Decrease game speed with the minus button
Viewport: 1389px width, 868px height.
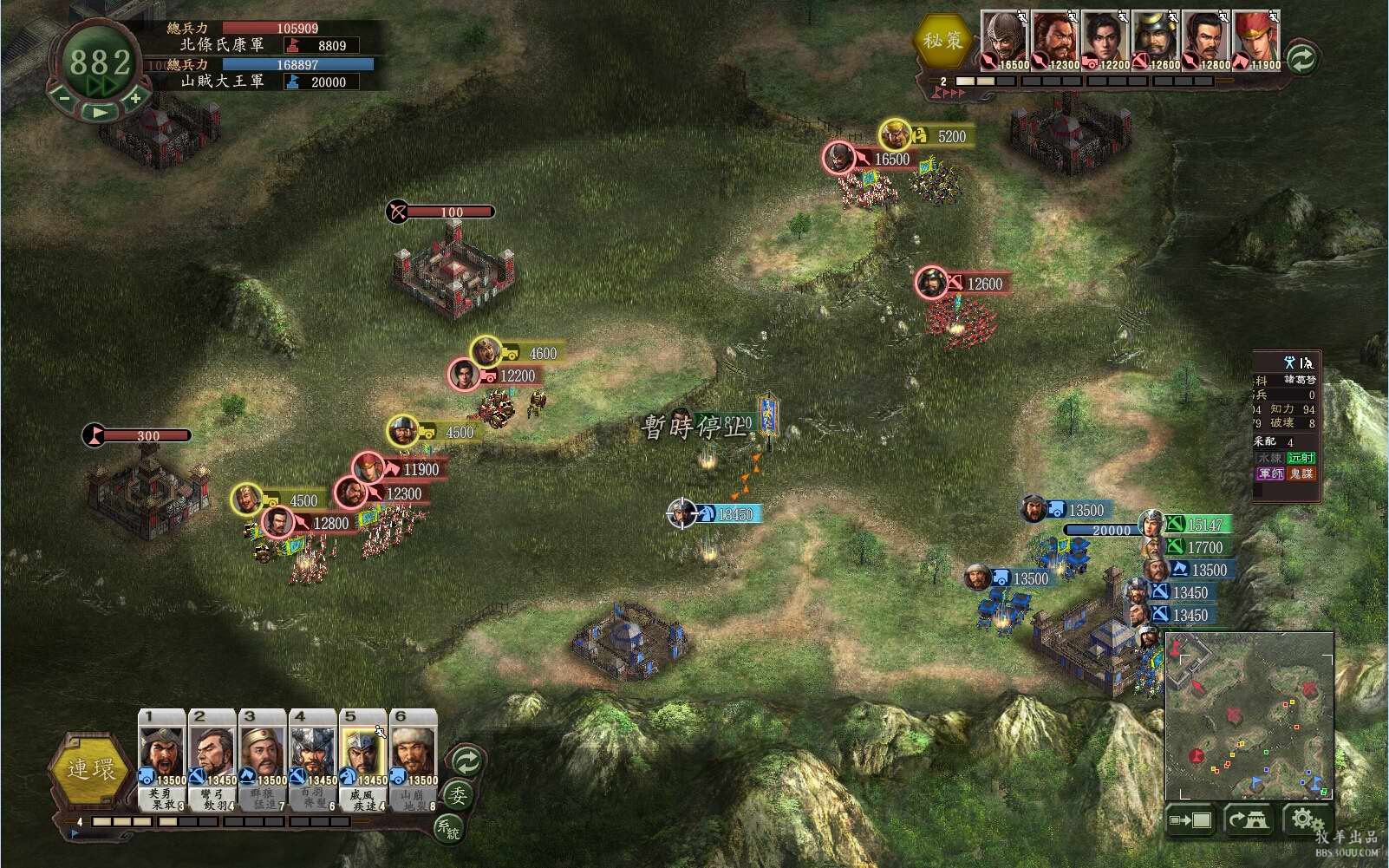[64, 98]
